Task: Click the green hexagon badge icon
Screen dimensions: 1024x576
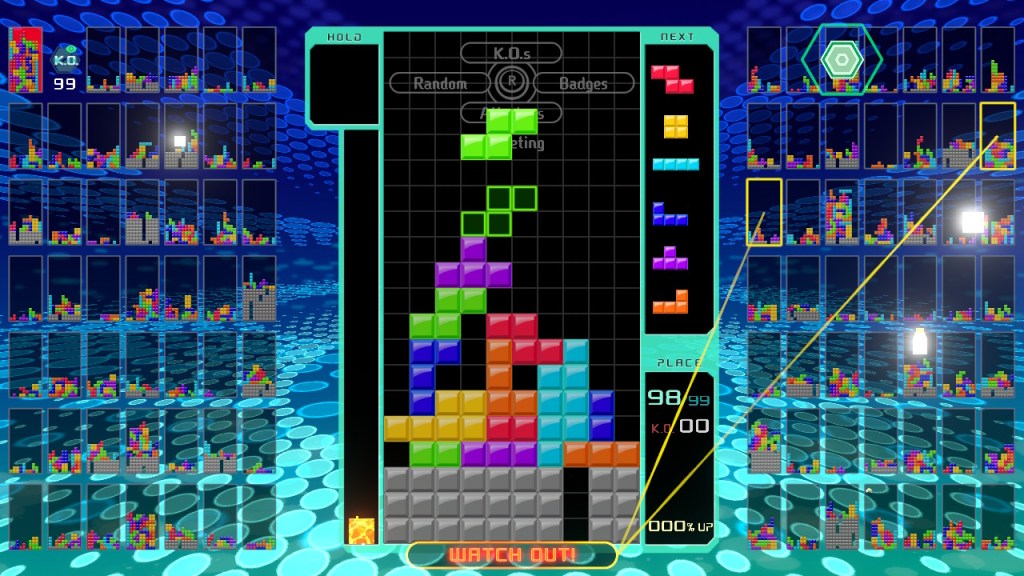Action: [841, 60]
